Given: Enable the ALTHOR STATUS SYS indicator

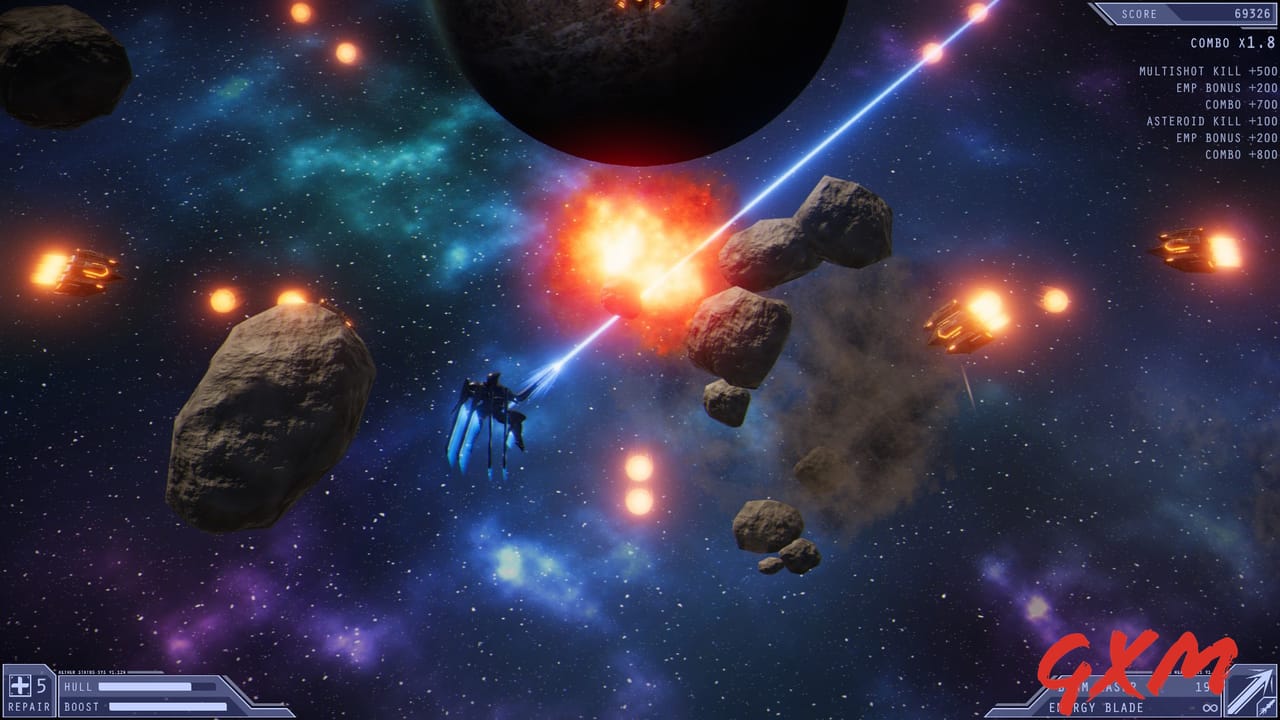Looking at the screenshot, I should pyautogui.click(x=90, y=671).
